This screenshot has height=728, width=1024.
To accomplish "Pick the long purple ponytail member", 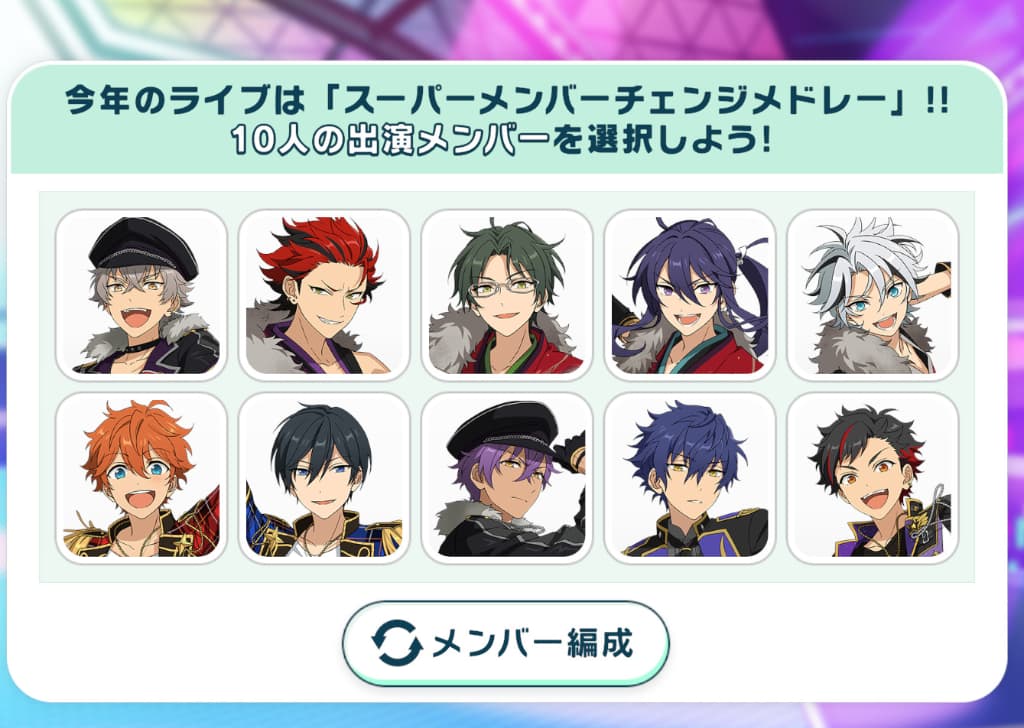I will [689, 295].
